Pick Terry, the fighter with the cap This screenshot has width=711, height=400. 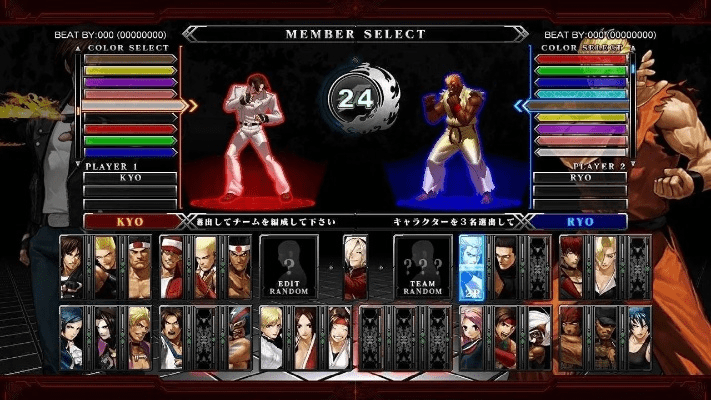click(x=172, y=266)
